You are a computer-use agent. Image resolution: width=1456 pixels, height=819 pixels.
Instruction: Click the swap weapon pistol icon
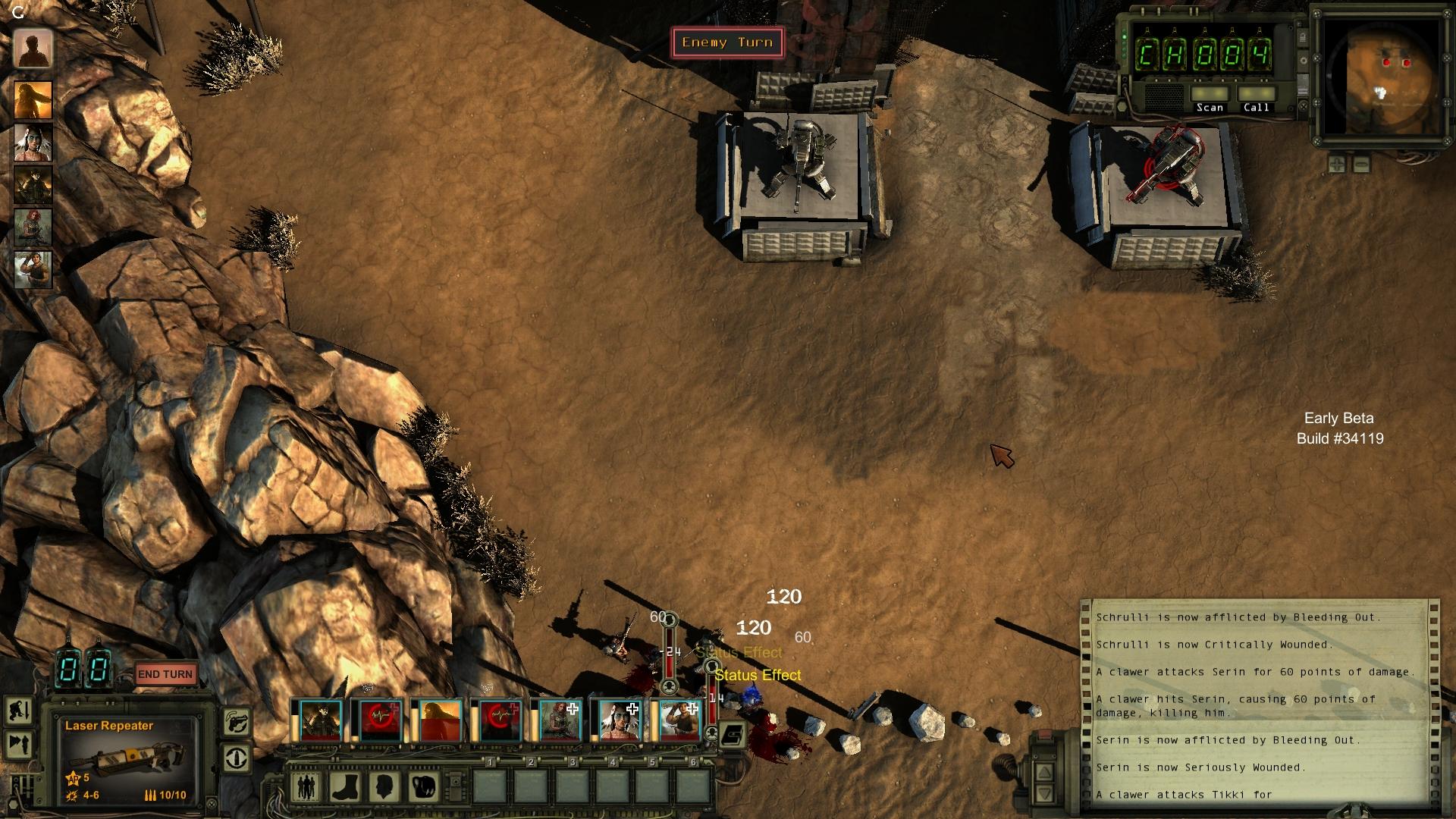click(x=237, y=721)
